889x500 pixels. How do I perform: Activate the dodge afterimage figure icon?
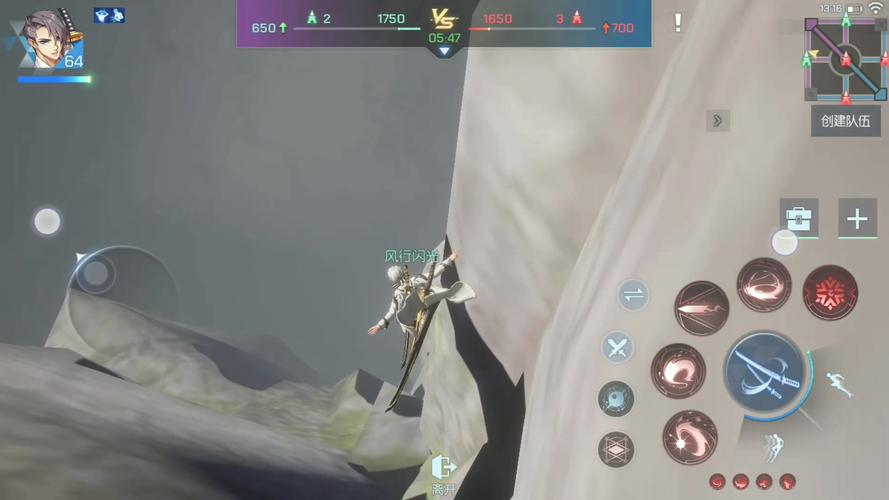tap(772, 447)
